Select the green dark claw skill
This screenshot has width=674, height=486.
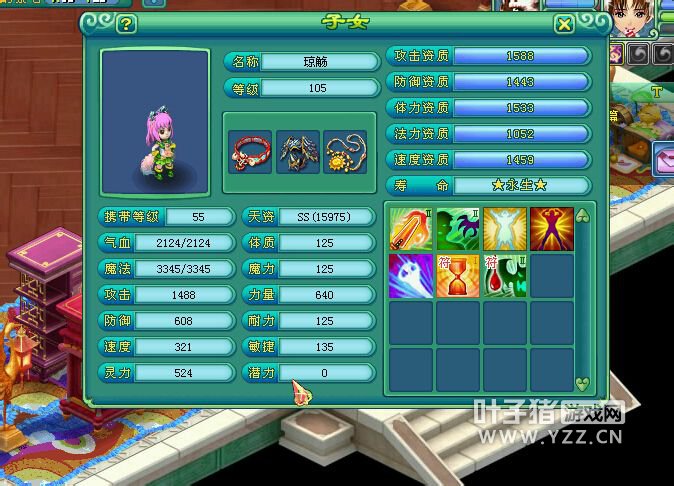point(457,229)
